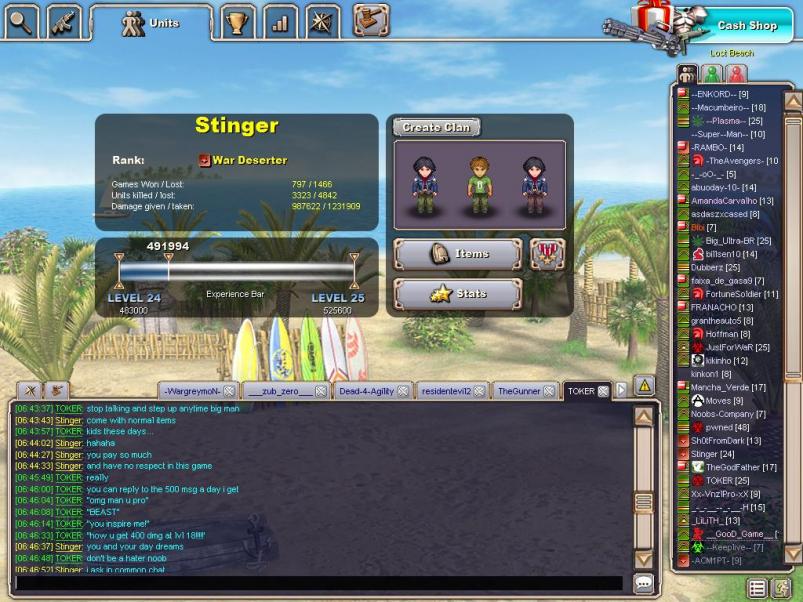Open the rifle weapons toolbar icon
Viewport: 803px width, 602px height.
65,19
